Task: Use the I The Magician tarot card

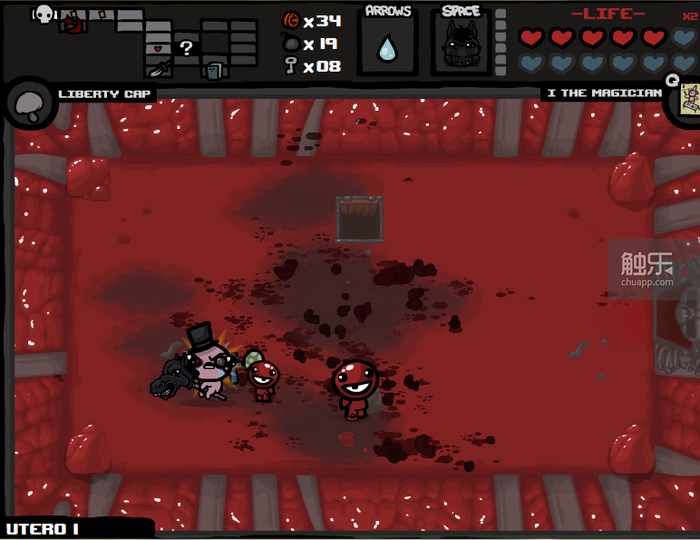Action: pos(687,98)
